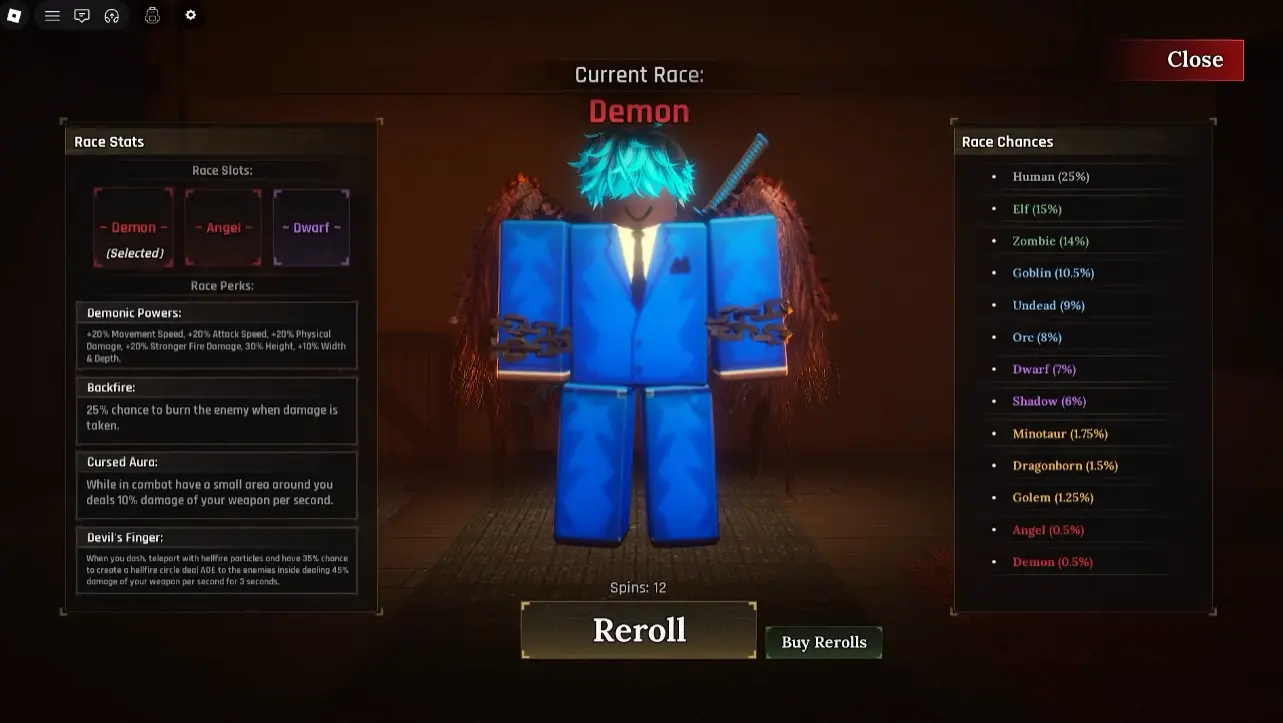Click the headphones voice icon
This screenshot has height=723, width=1283.
112,15
